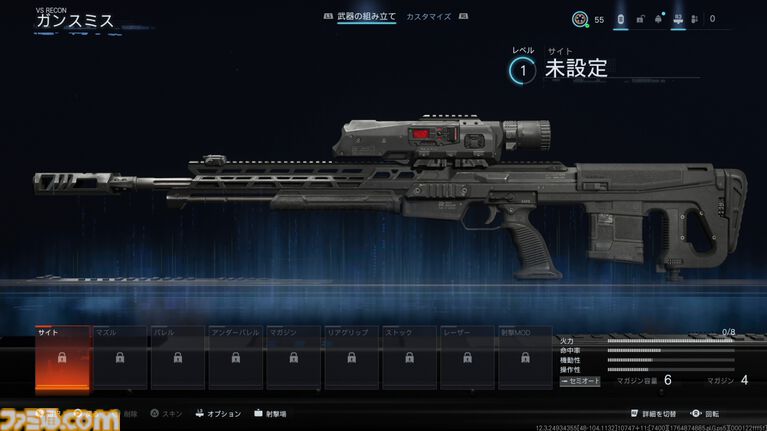Click the セミオート fire mode label
The image size is (767, 431).
(580, 381)
